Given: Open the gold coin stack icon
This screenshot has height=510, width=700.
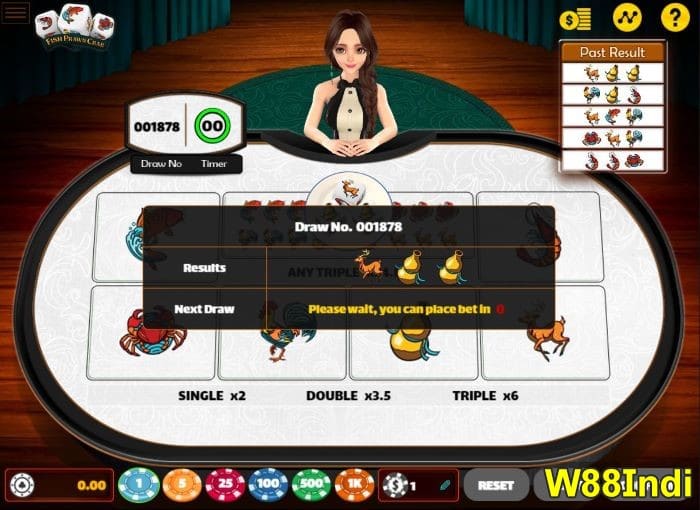Looking at the screenshot, I should click(575, 18).
